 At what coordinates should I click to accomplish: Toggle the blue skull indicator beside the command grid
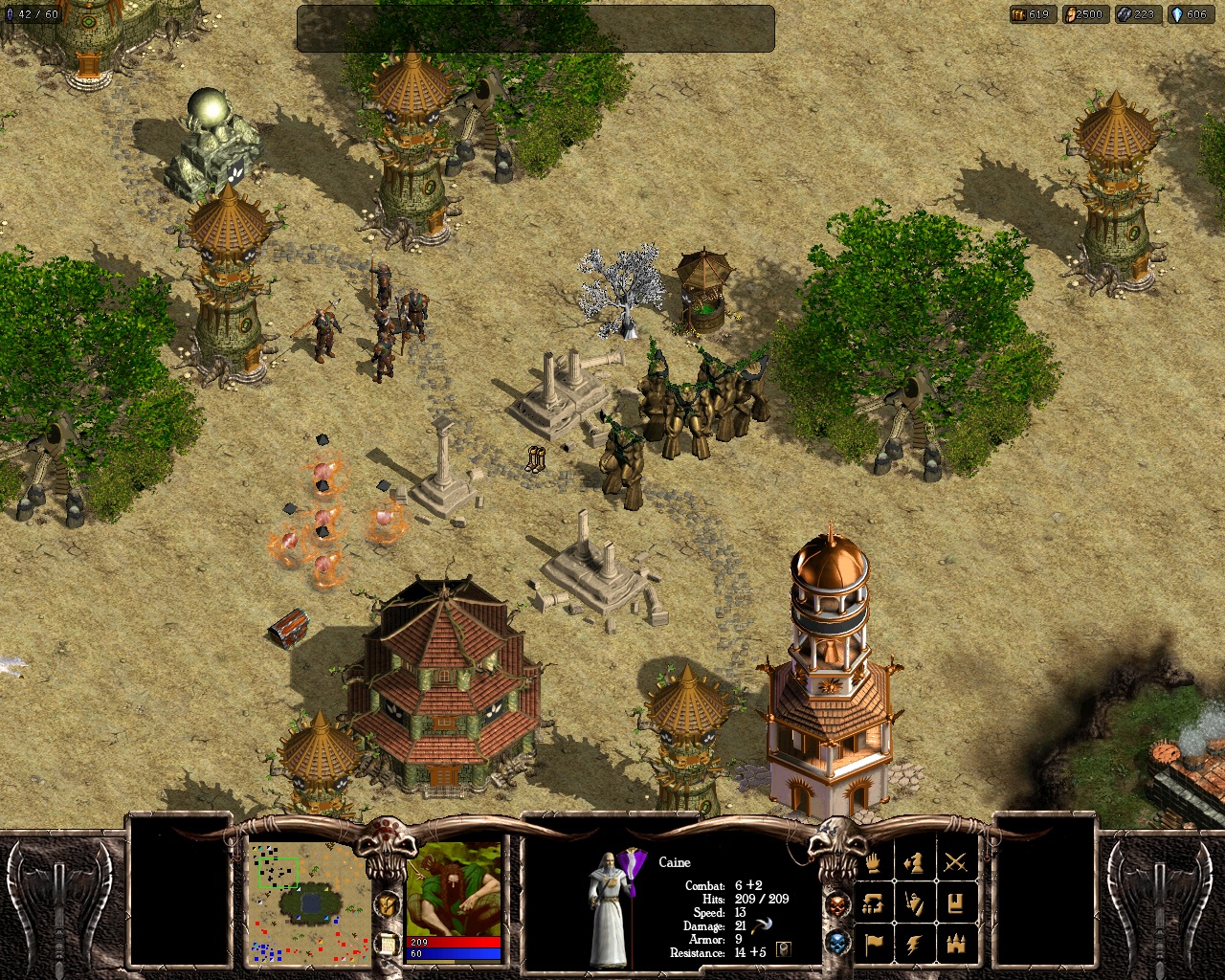(838, 945)
